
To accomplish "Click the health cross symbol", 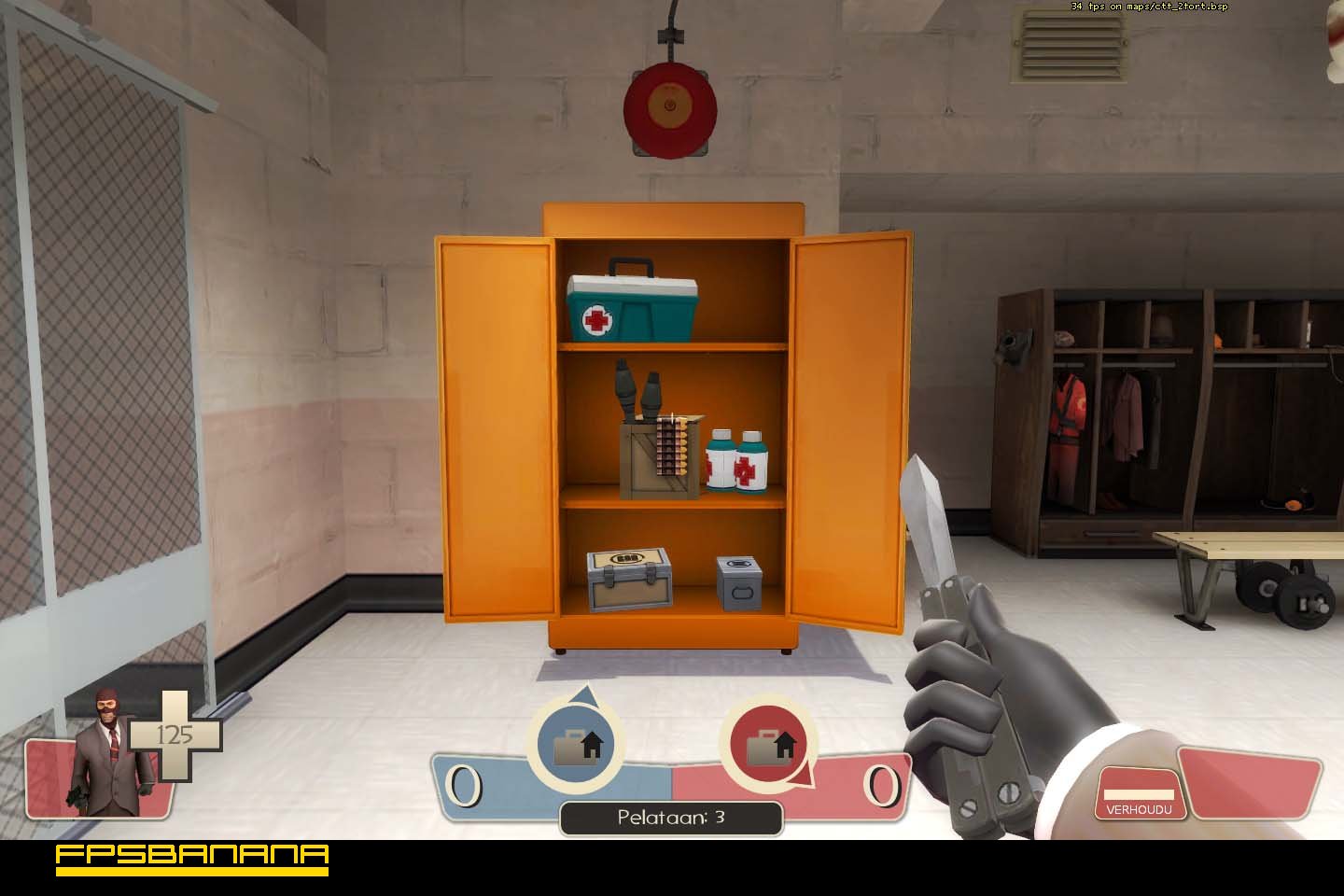I will (x=177, y=737).
